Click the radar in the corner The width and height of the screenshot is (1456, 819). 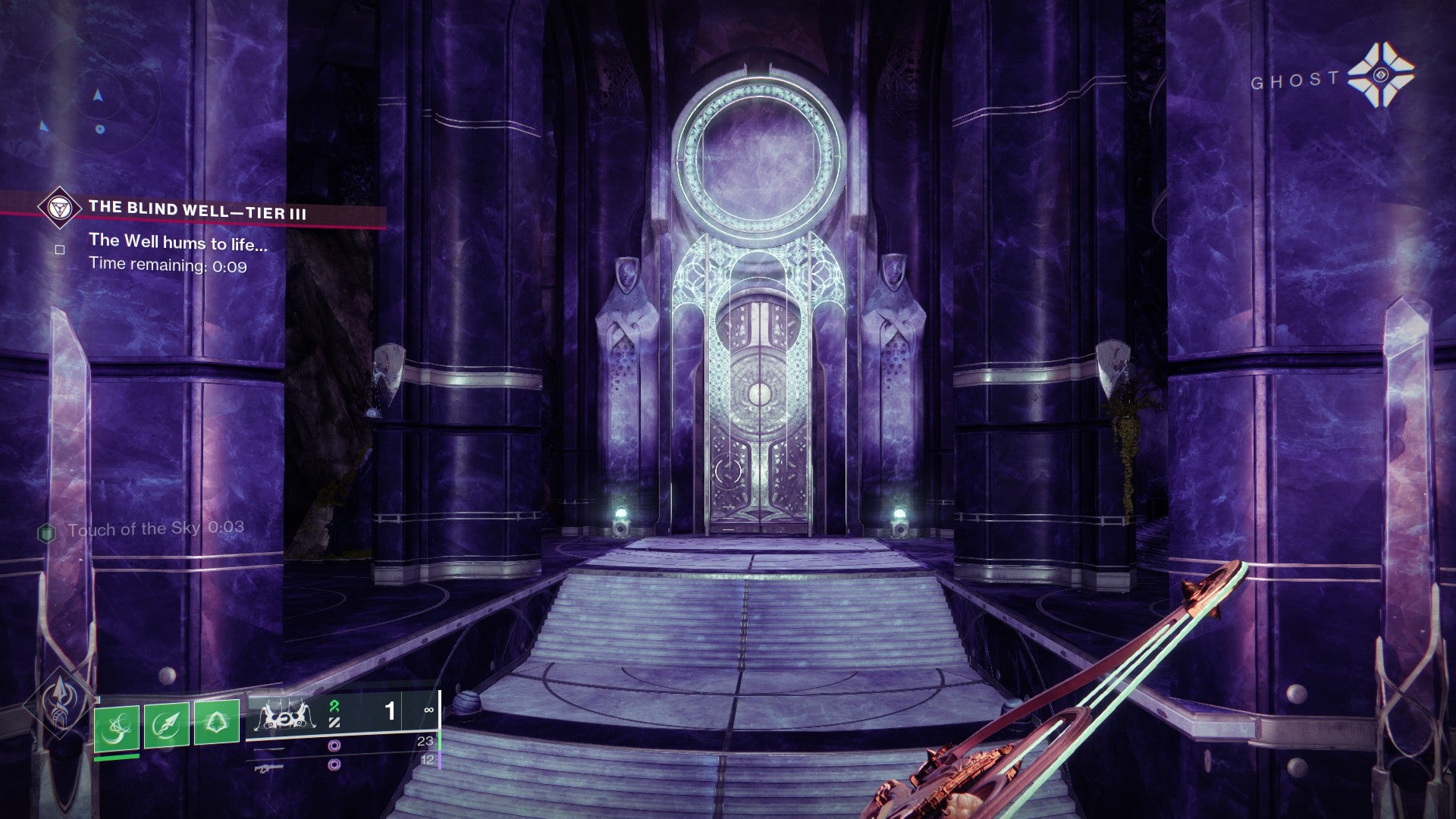click(x=97, y=96)
